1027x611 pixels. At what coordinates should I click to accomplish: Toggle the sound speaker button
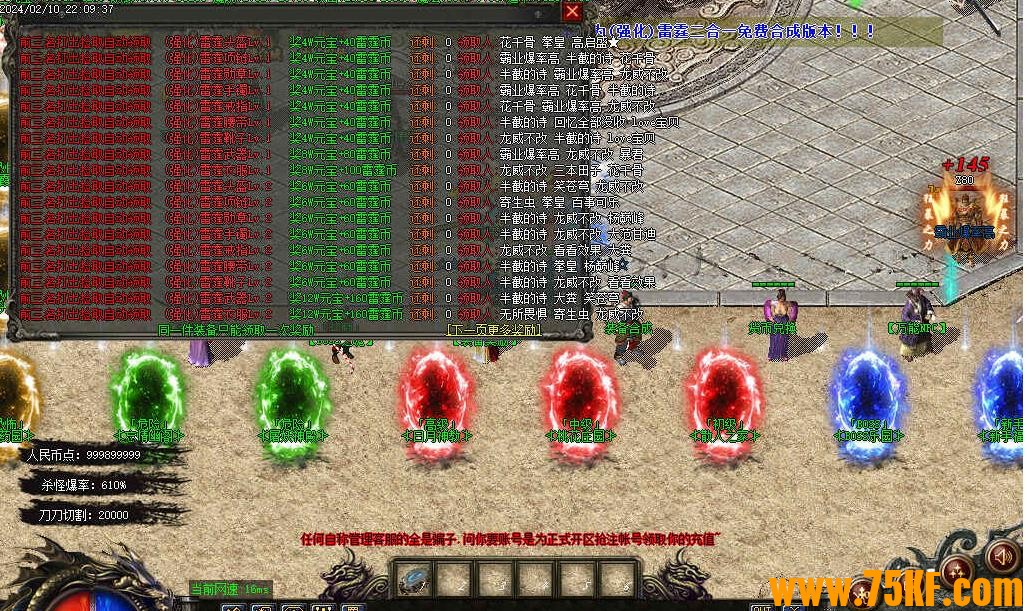[x=1001, y=554]
